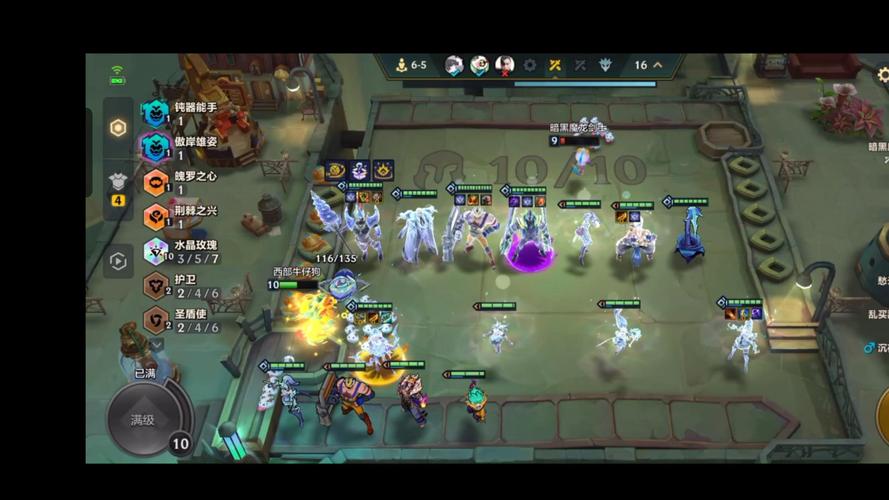Open the 荆棘之兴 trait details
This screenshot has width=889, height=500.
click(x=180, y=216)
